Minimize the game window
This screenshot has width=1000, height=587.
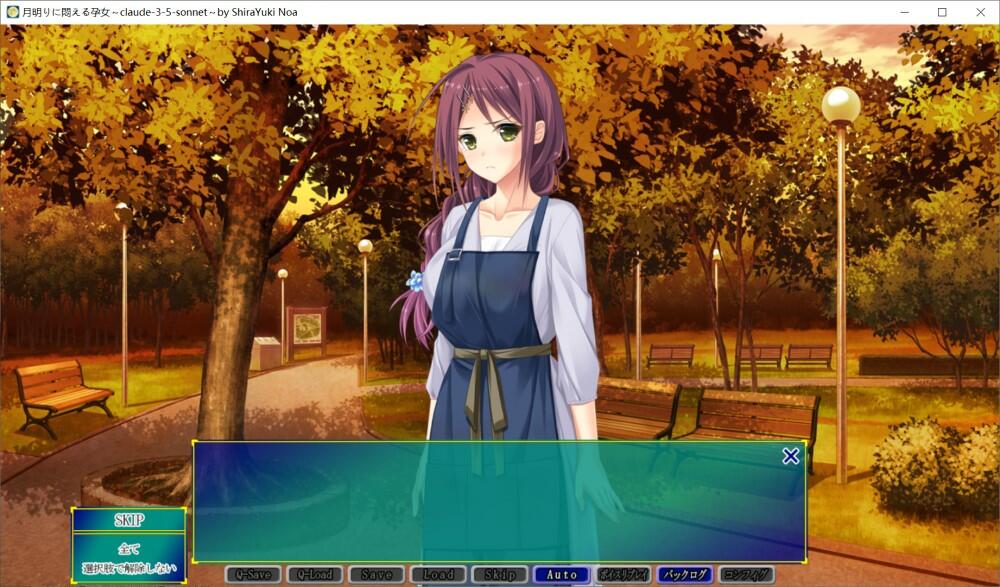(x=896, y=12)
